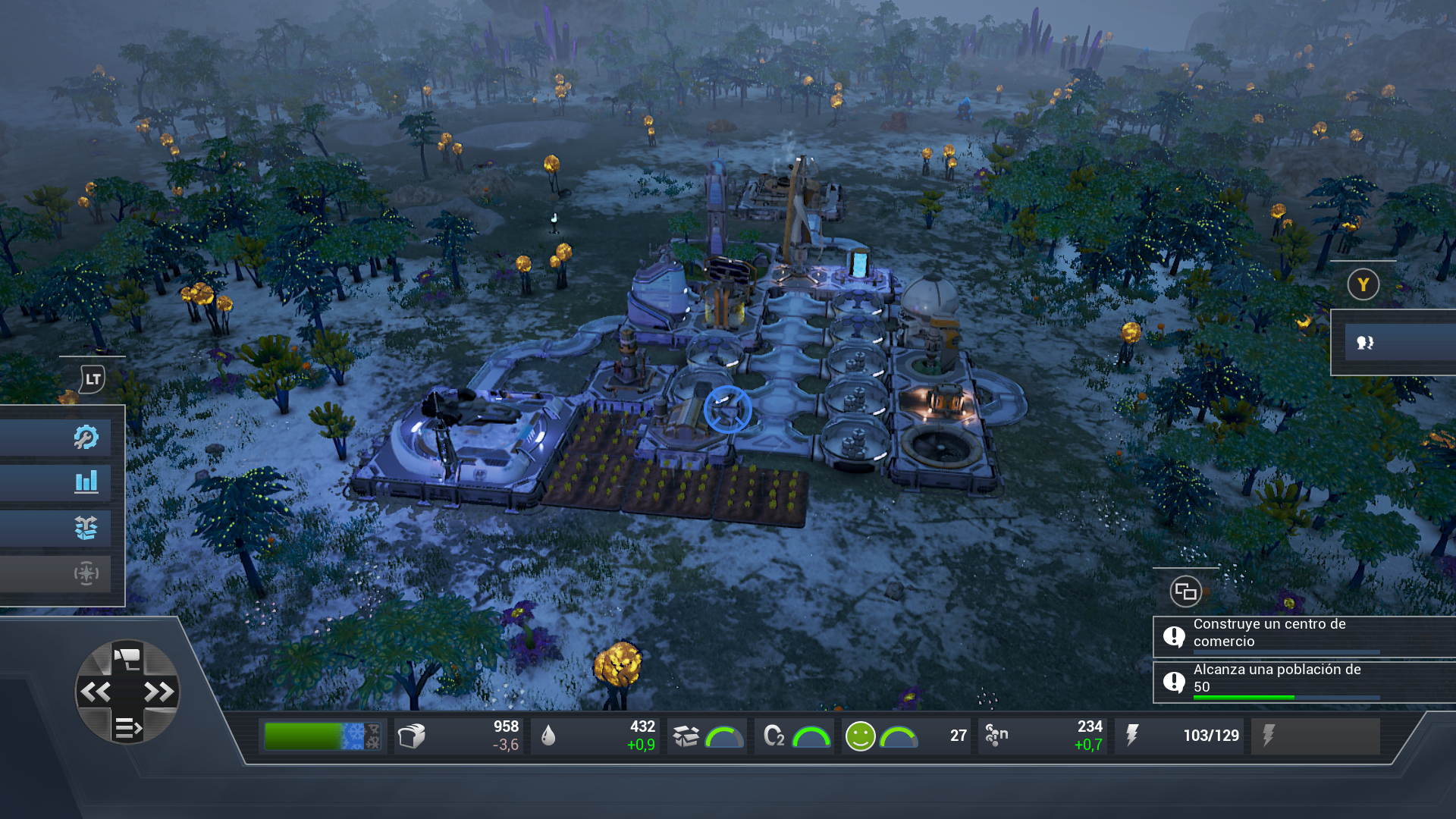Speed up game with fast-forward arrows
1456x819 pixels.
[x=158, y=692]
